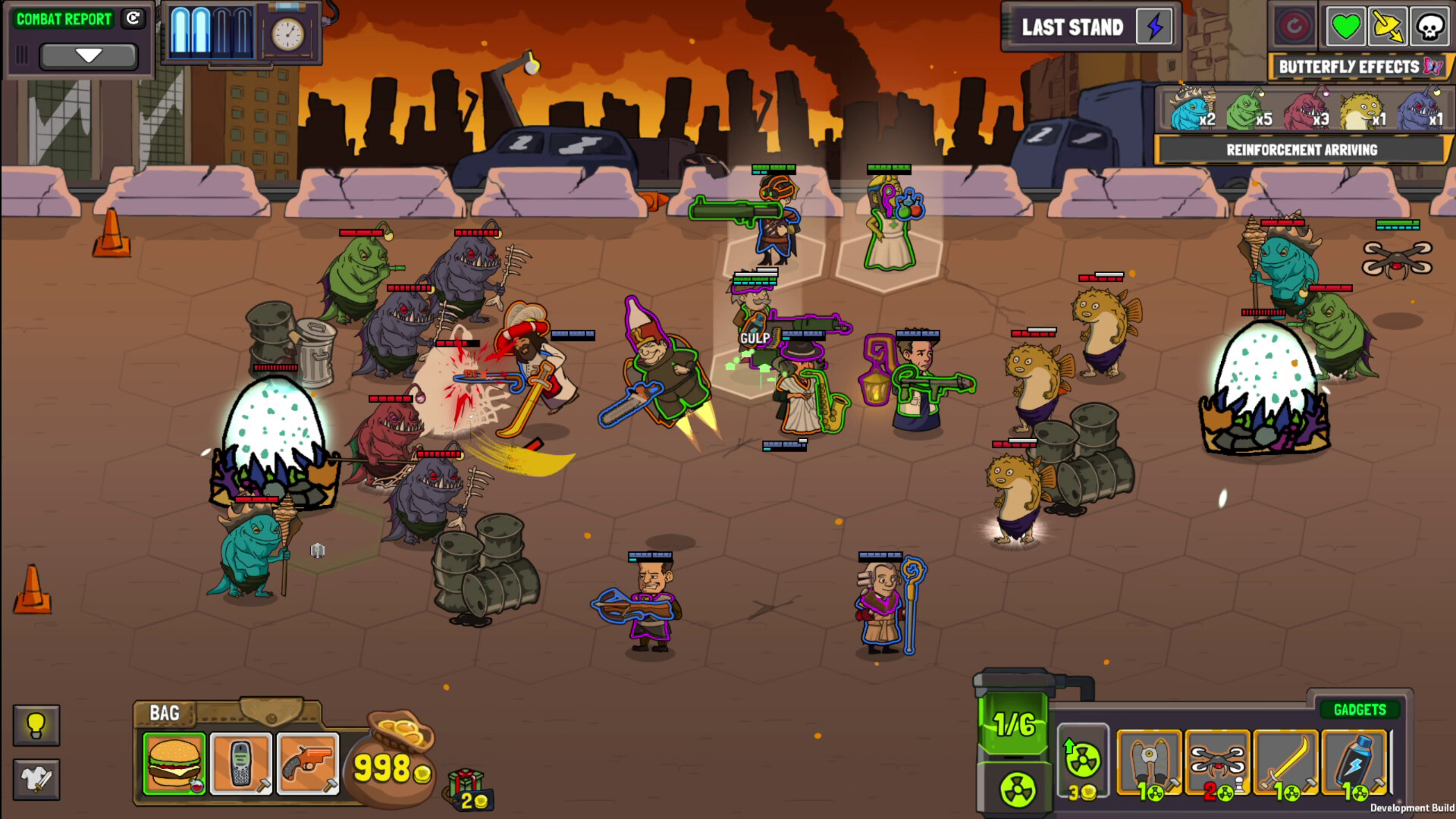This screenshot has height=819, width=1456.
Task: Use the mobile phone bag item
Action: pyautogui.click(x=241, y=763)
